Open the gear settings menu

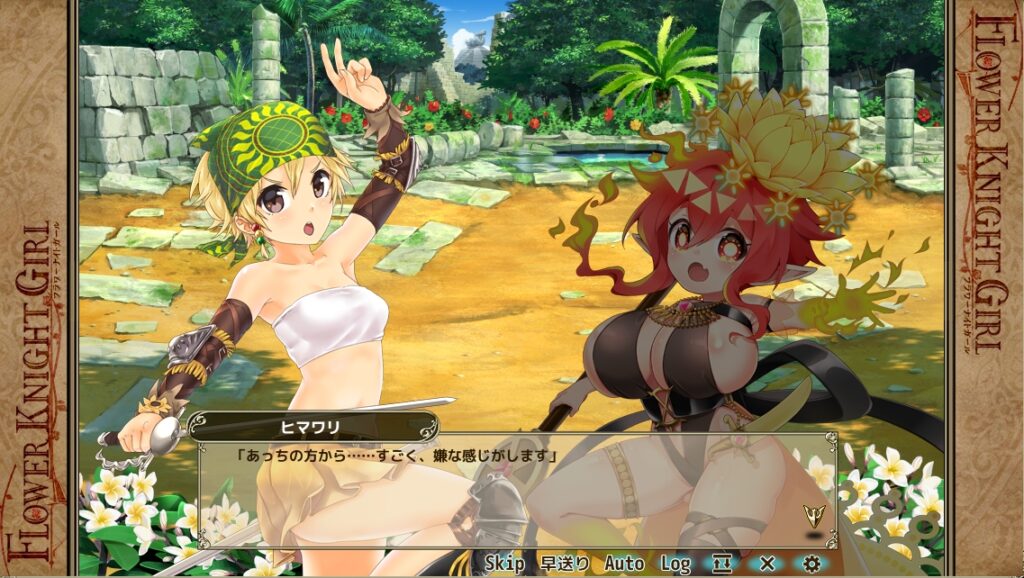(x=812, y=564)
